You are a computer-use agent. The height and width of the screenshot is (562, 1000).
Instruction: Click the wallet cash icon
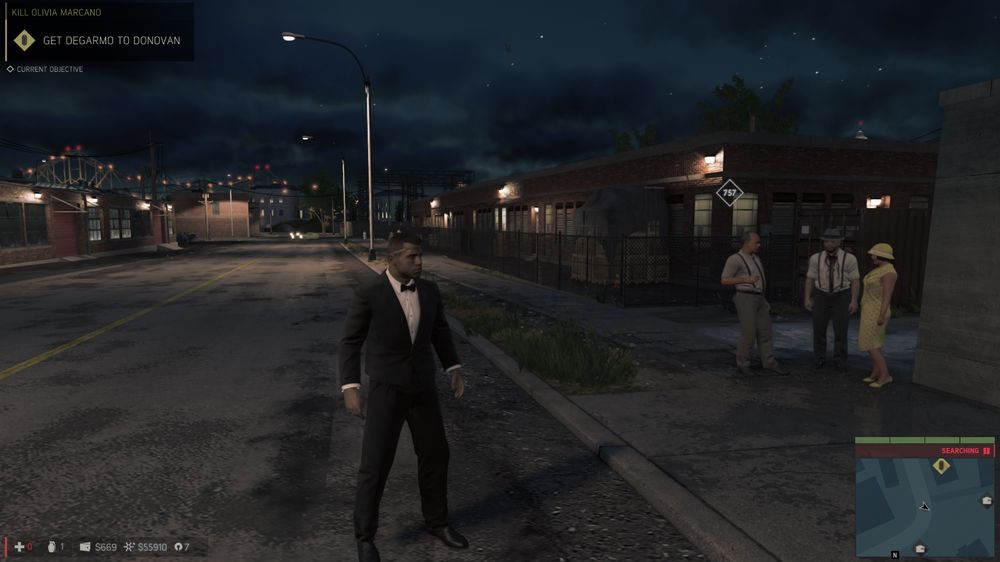pyautogui.click(x=85, y=547)
